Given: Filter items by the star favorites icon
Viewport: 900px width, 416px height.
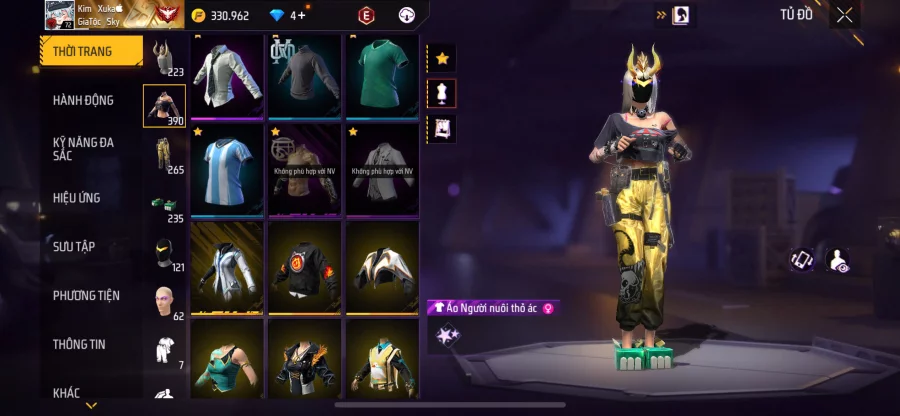Looking at the screenshot, I should point(442,59).
